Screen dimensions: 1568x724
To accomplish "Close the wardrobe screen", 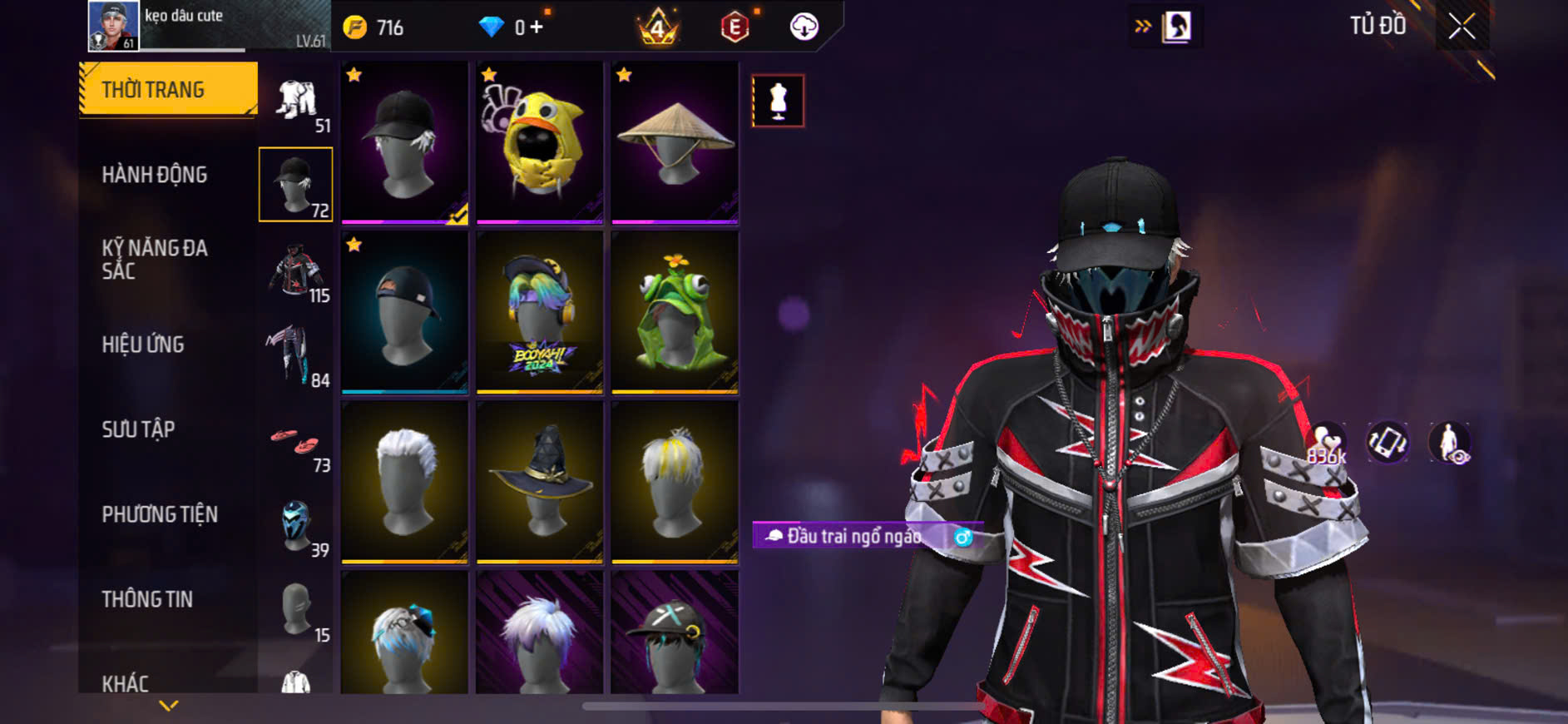I will (x=1462, y=27).
